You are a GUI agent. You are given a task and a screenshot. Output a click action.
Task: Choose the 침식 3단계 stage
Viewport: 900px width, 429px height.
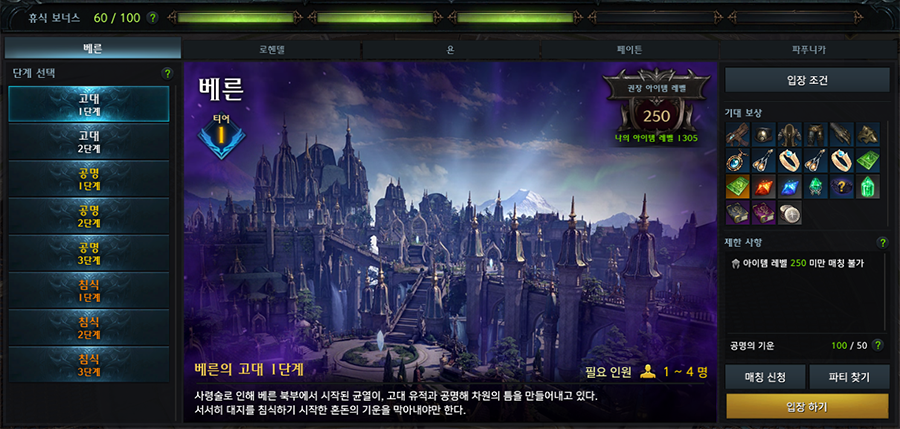tap(88, 365)
